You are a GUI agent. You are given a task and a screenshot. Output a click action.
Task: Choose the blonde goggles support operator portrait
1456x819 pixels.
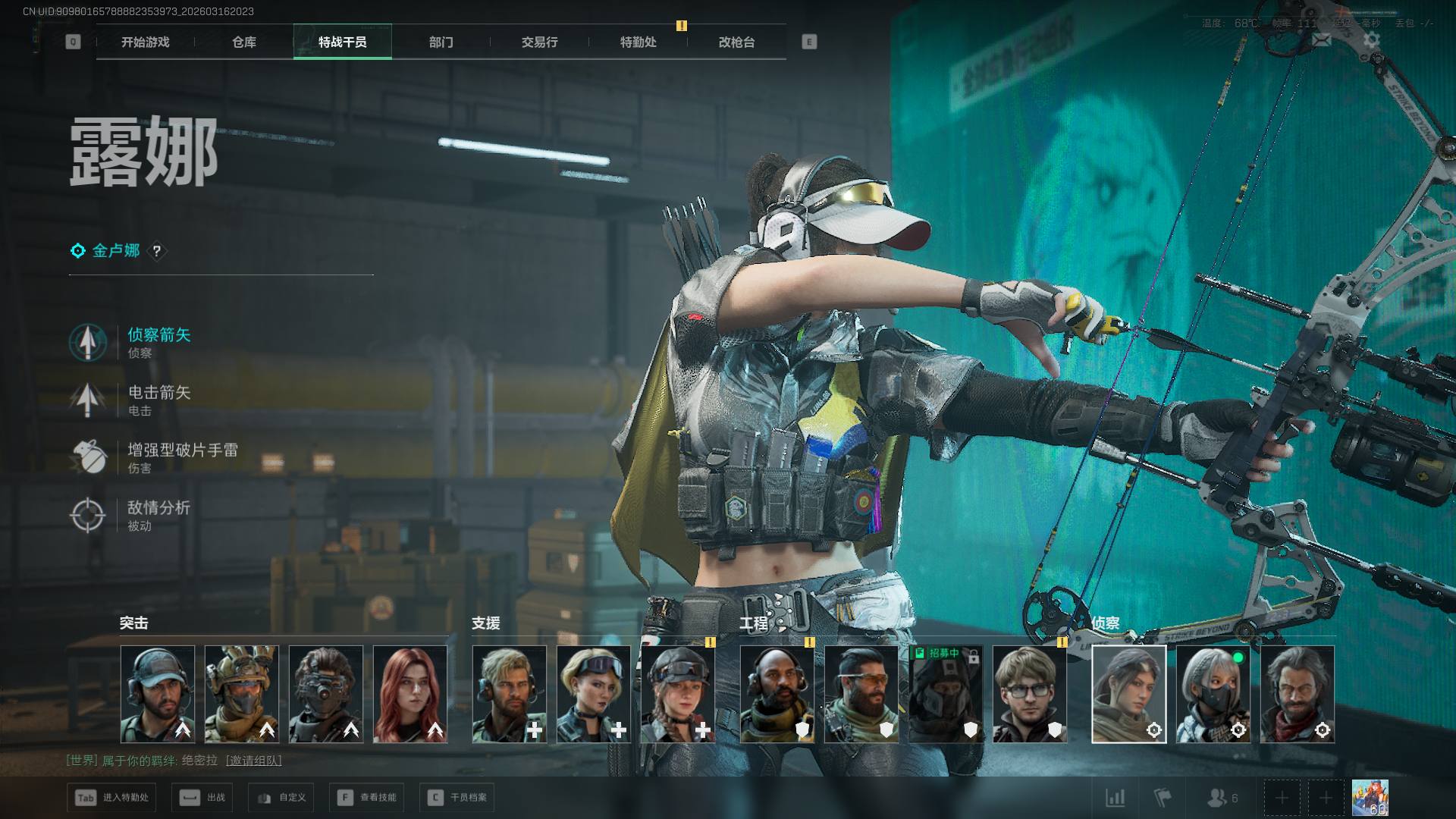[x=594, y=694]
